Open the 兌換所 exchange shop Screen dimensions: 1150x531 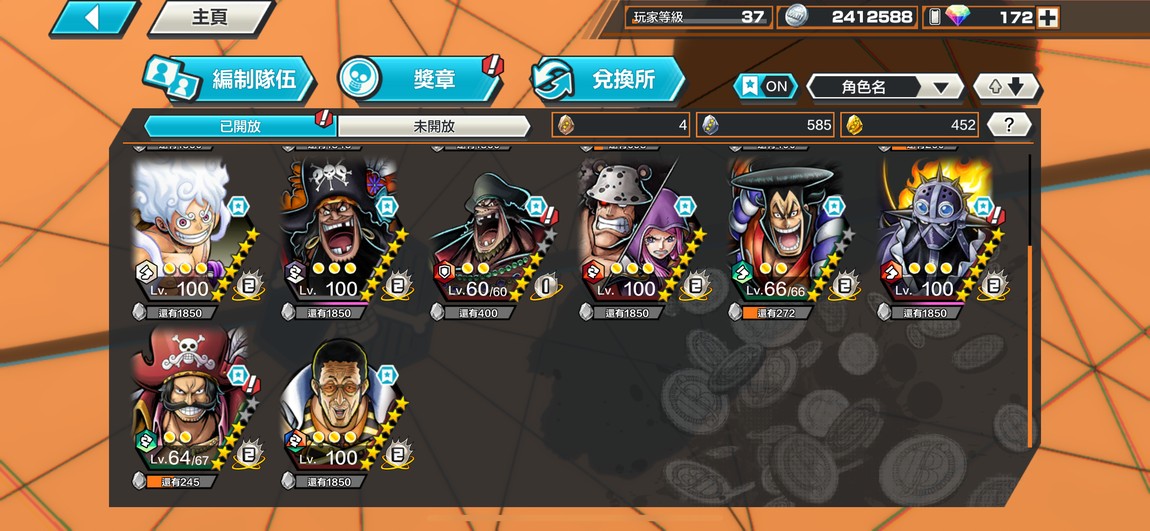pos(608,80)
